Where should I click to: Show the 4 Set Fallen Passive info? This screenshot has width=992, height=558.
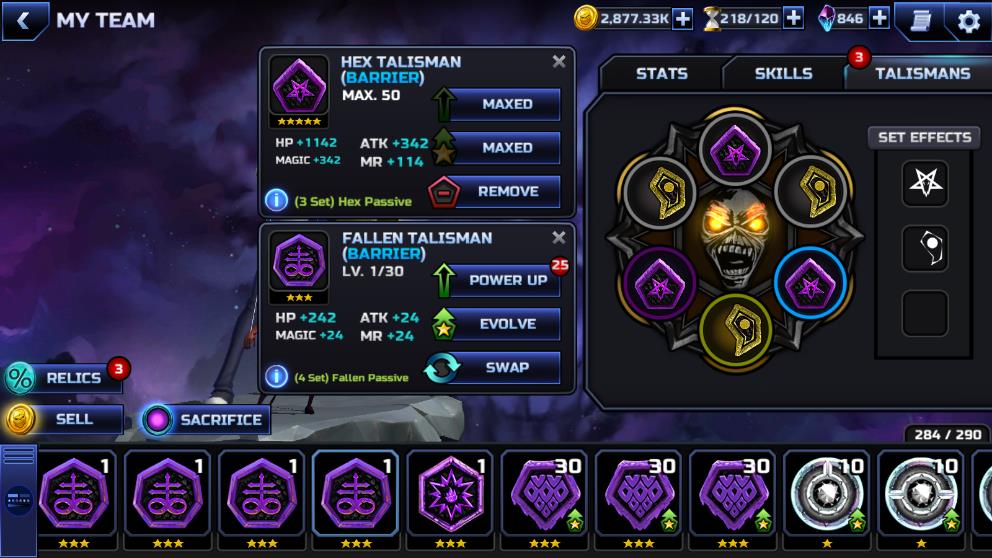(276, 376)
